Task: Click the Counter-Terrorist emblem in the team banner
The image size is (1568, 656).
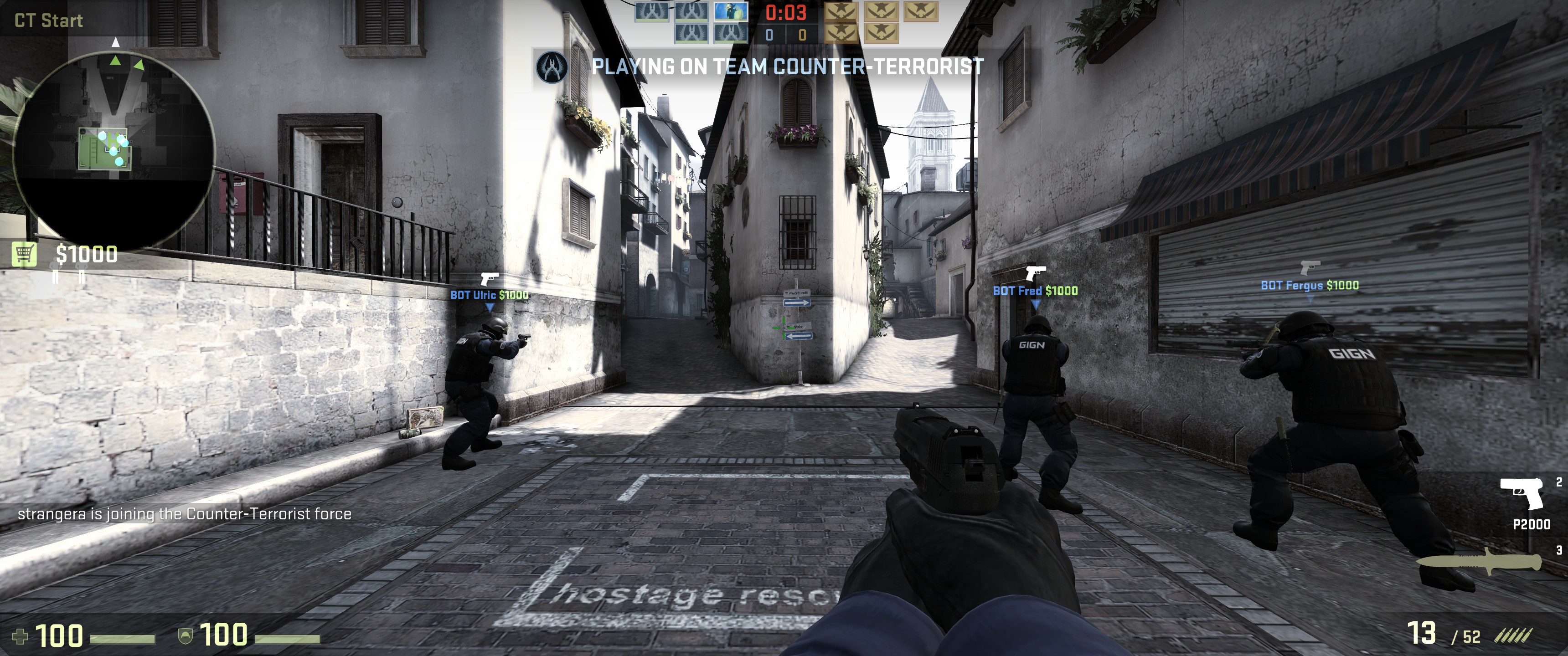Action: (552, 67)
